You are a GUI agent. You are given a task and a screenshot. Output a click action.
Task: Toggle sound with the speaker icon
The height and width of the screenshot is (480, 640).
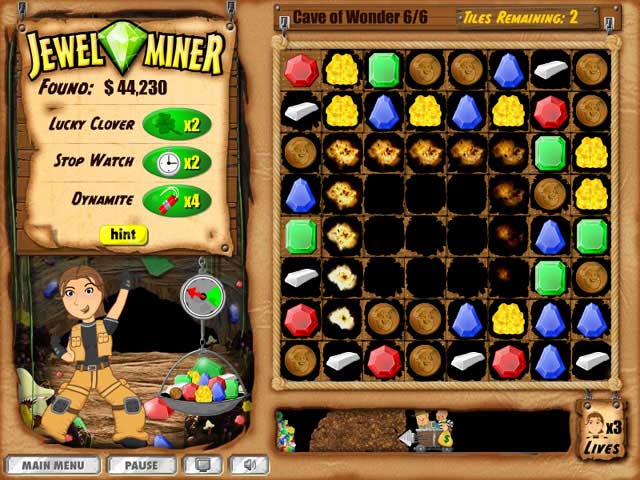click(x=248, y=465)
